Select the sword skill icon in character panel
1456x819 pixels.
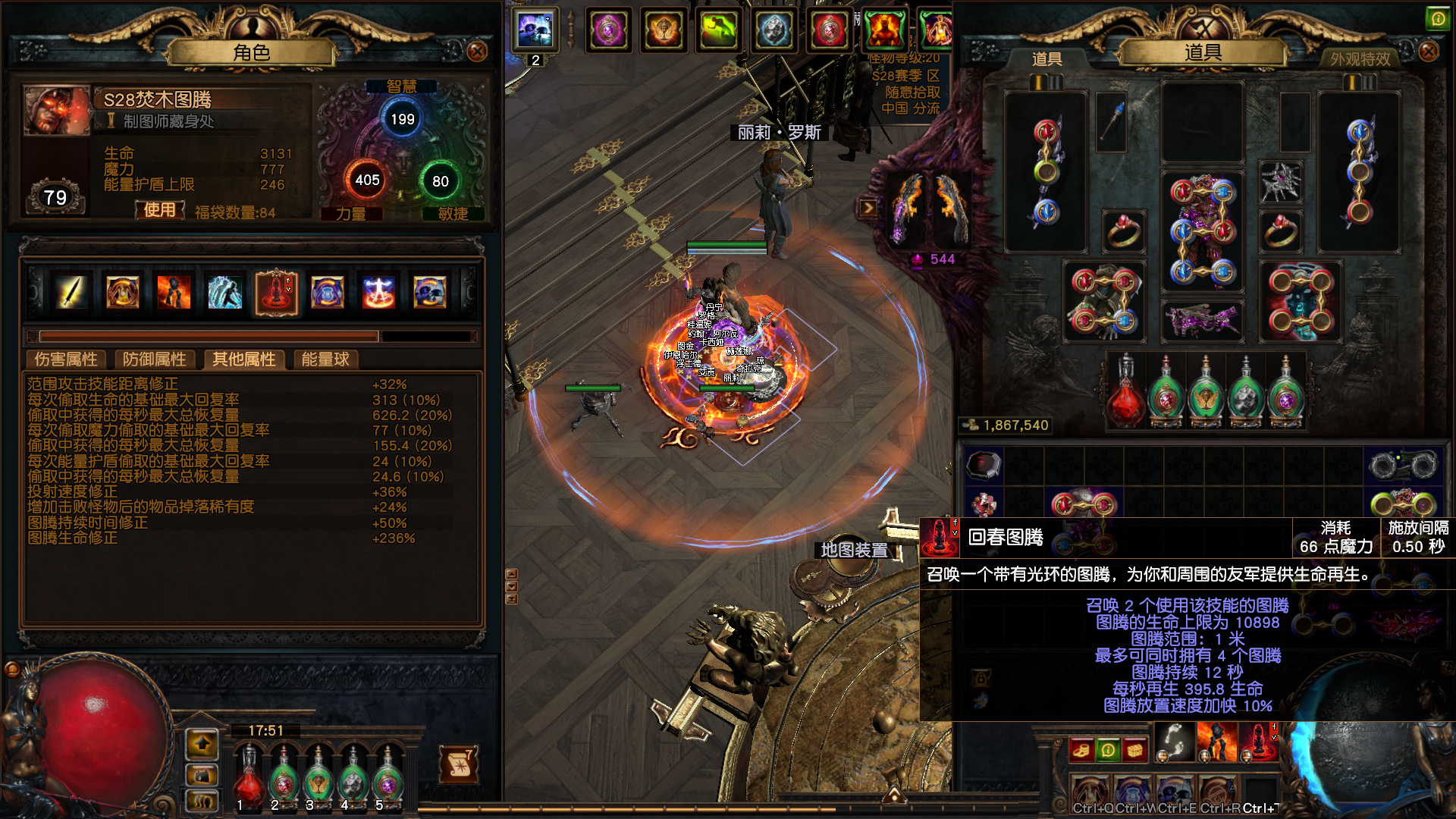(71, 292)
